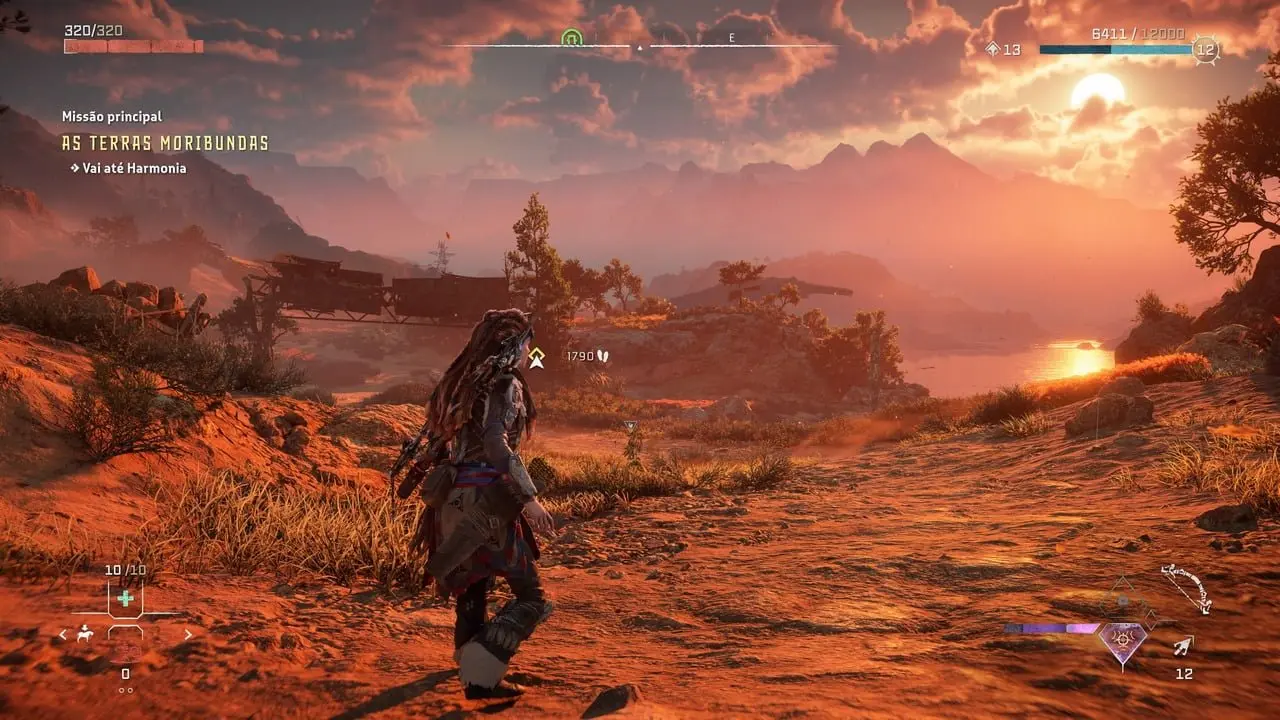
Task: Open the level 12 badge
Action: 1206,49
